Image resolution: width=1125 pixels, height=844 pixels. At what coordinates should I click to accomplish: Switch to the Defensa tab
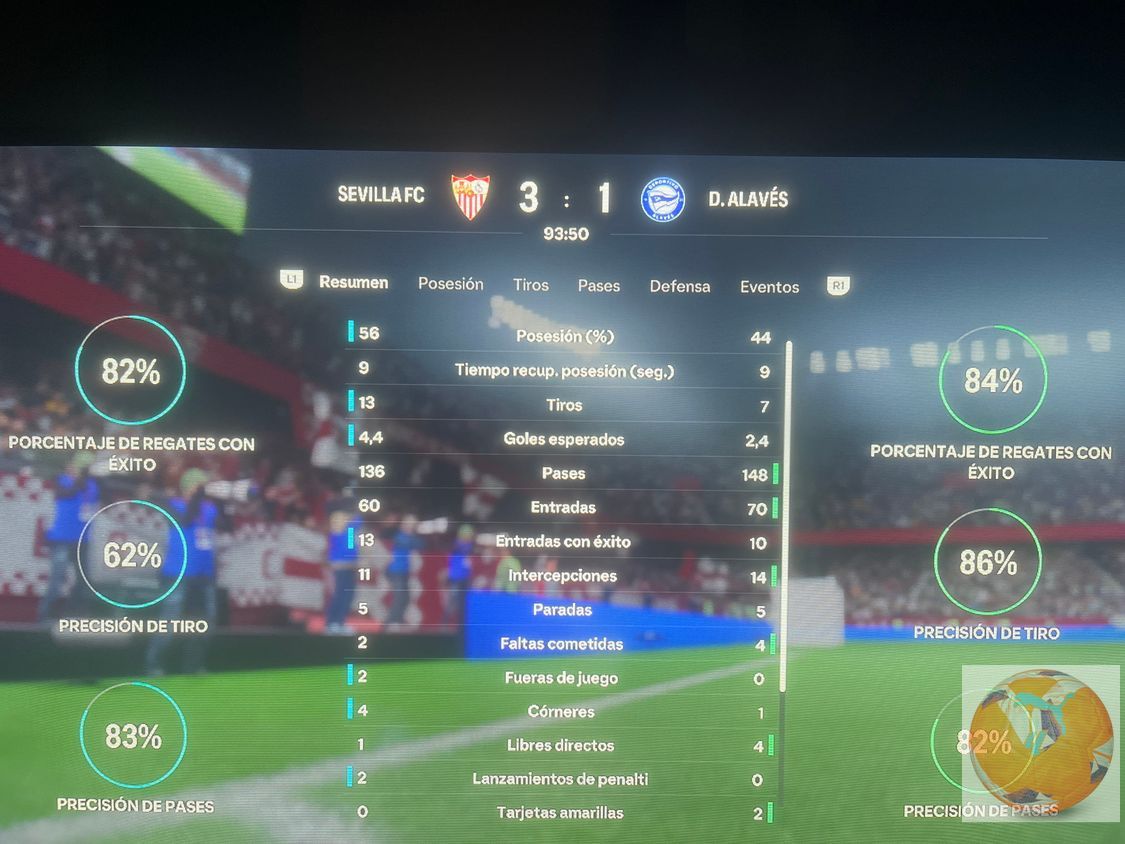tap(679, 286)
